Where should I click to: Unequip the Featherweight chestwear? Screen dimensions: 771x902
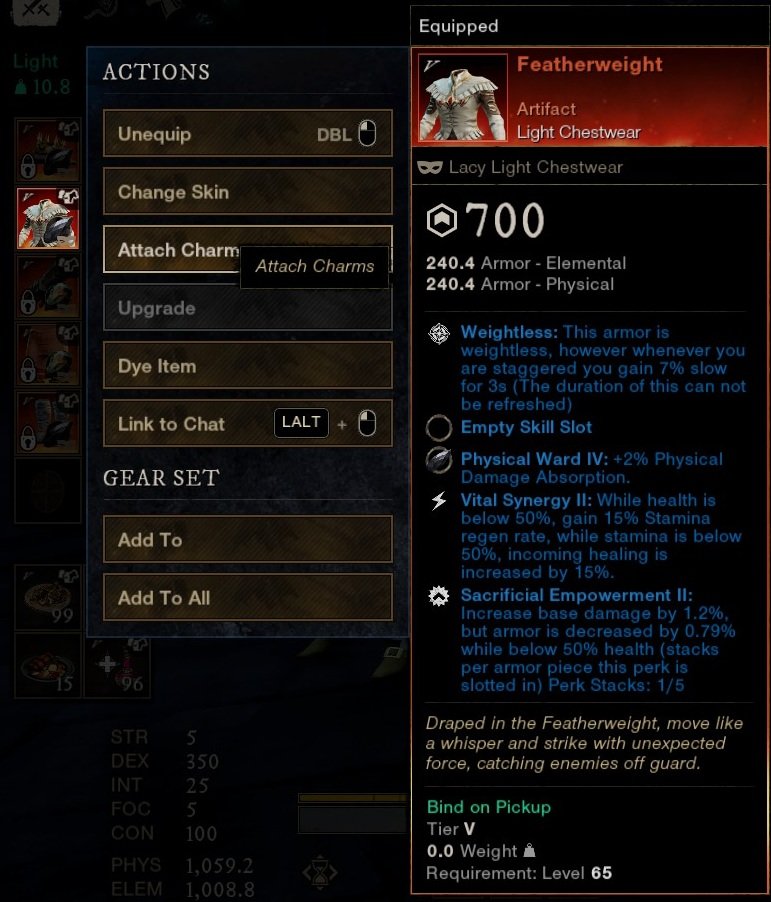tap(247, 134)
